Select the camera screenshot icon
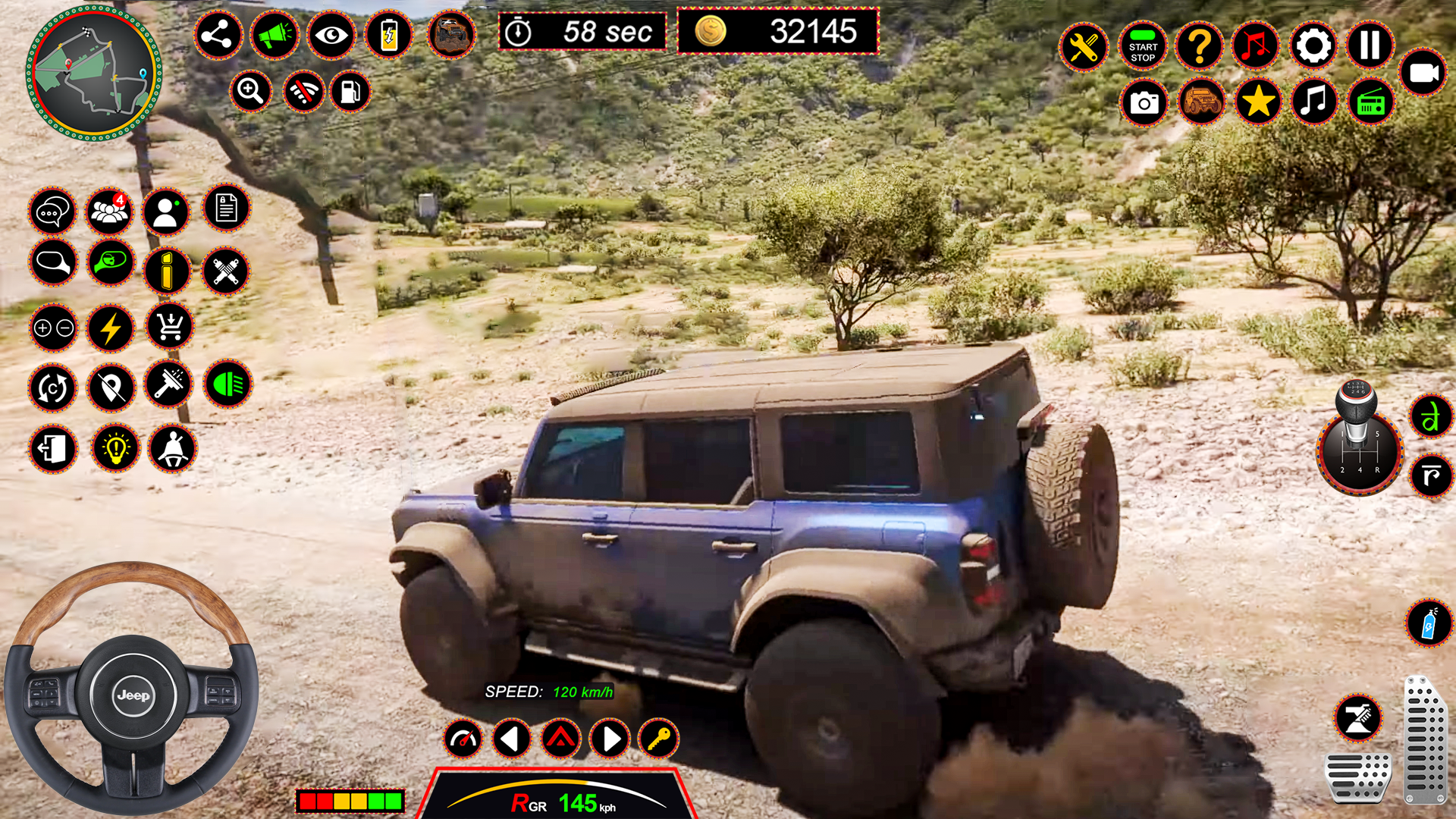This screenshot has height=819, width=1456. 1144,102
